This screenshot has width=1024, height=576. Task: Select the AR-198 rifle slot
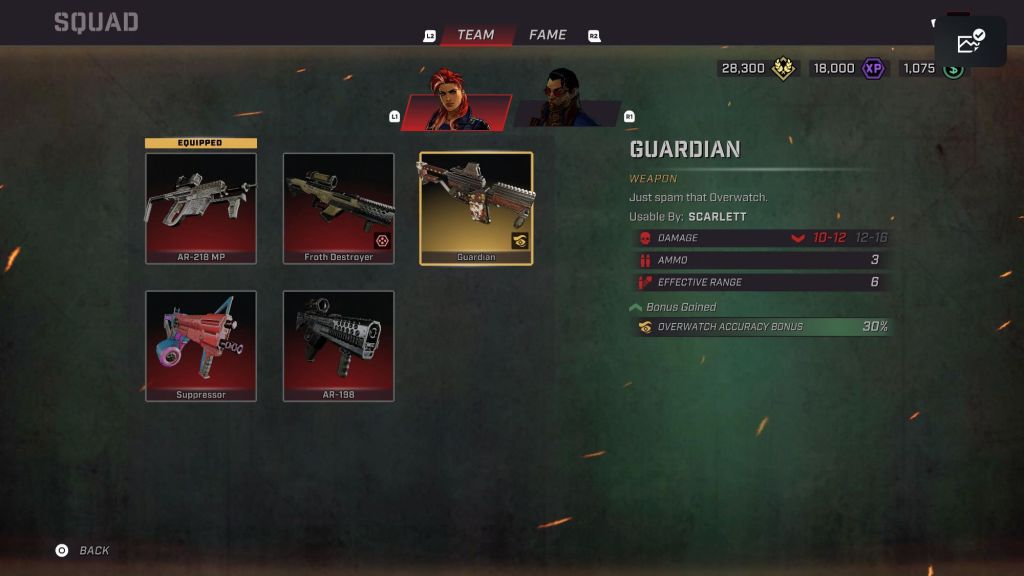coord(339,346)
